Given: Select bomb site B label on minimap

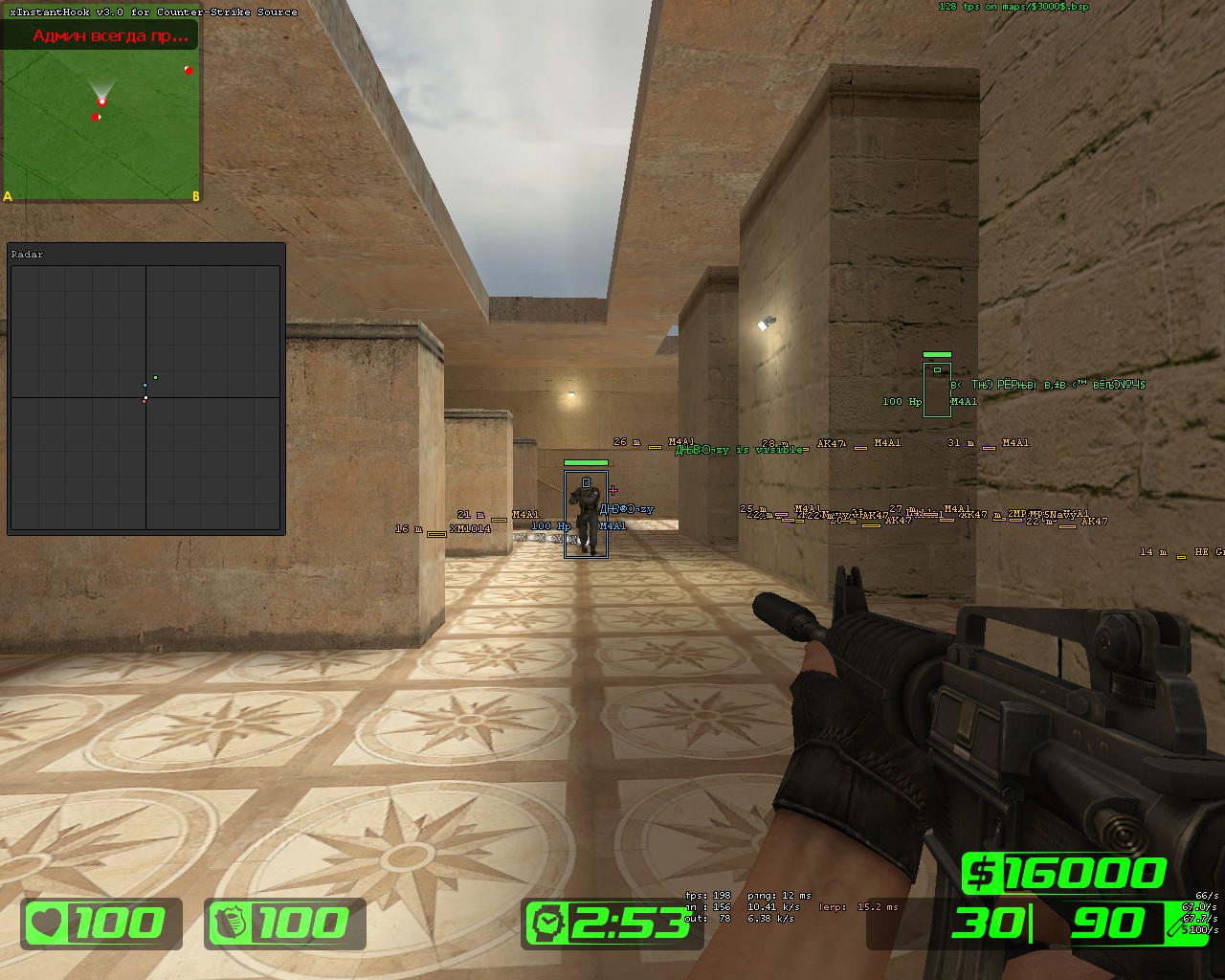Looking at the screenshot, I should point(195,196).
